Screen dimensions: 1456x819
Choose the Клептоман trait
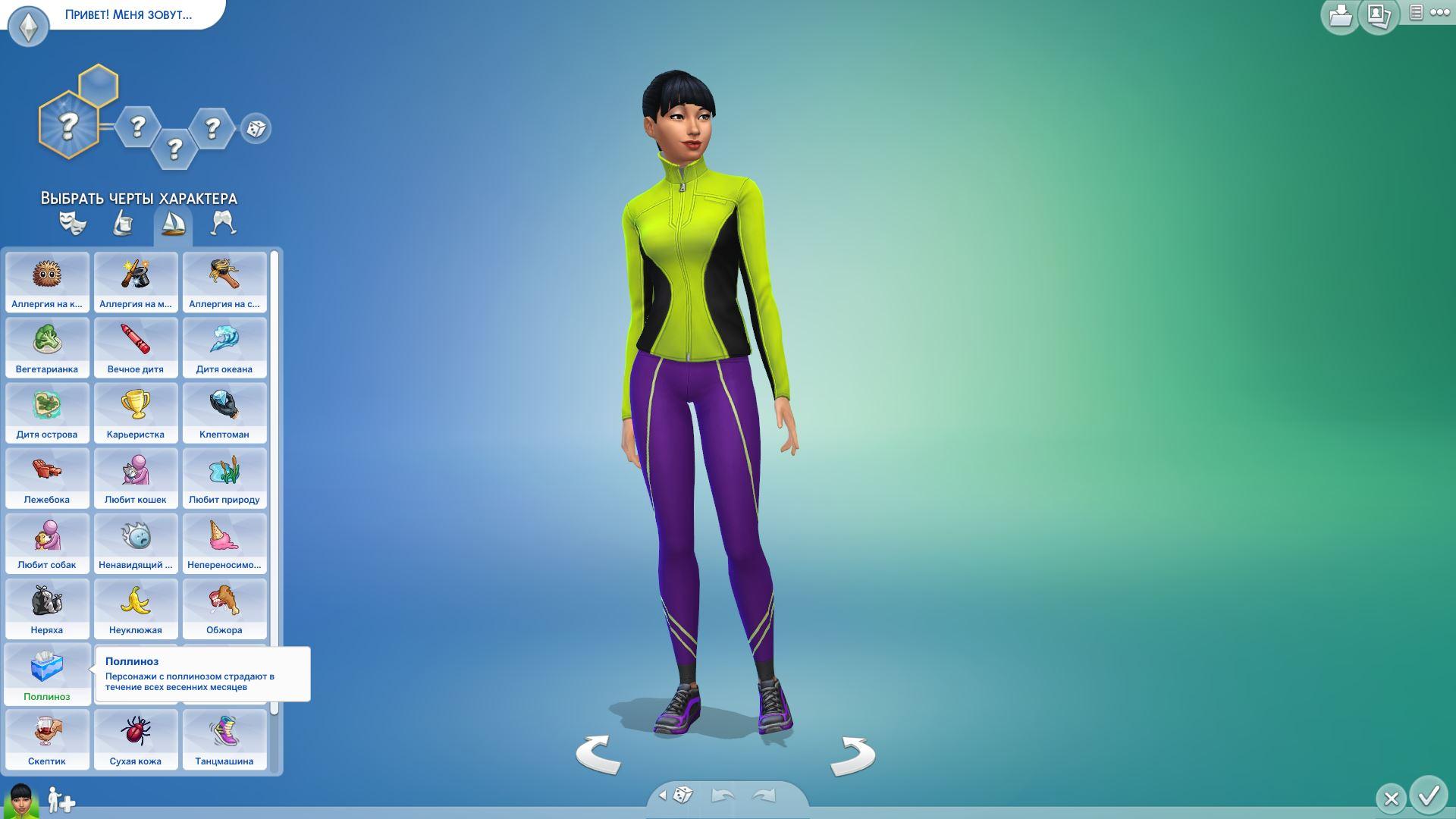[x=224, y=413]
